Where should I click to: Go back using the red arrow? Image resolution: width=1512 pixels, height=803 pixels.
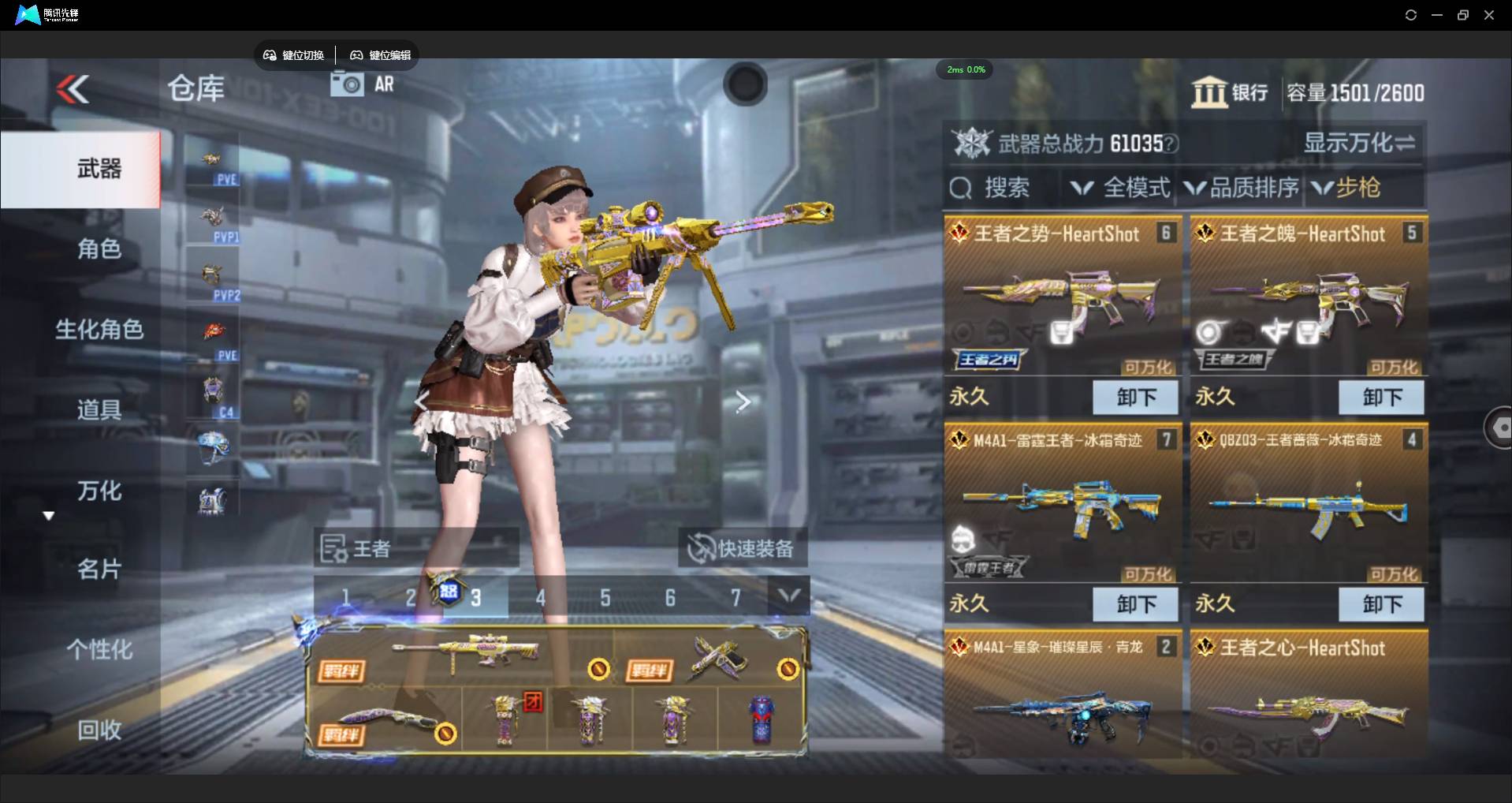(x=73, y=89)
